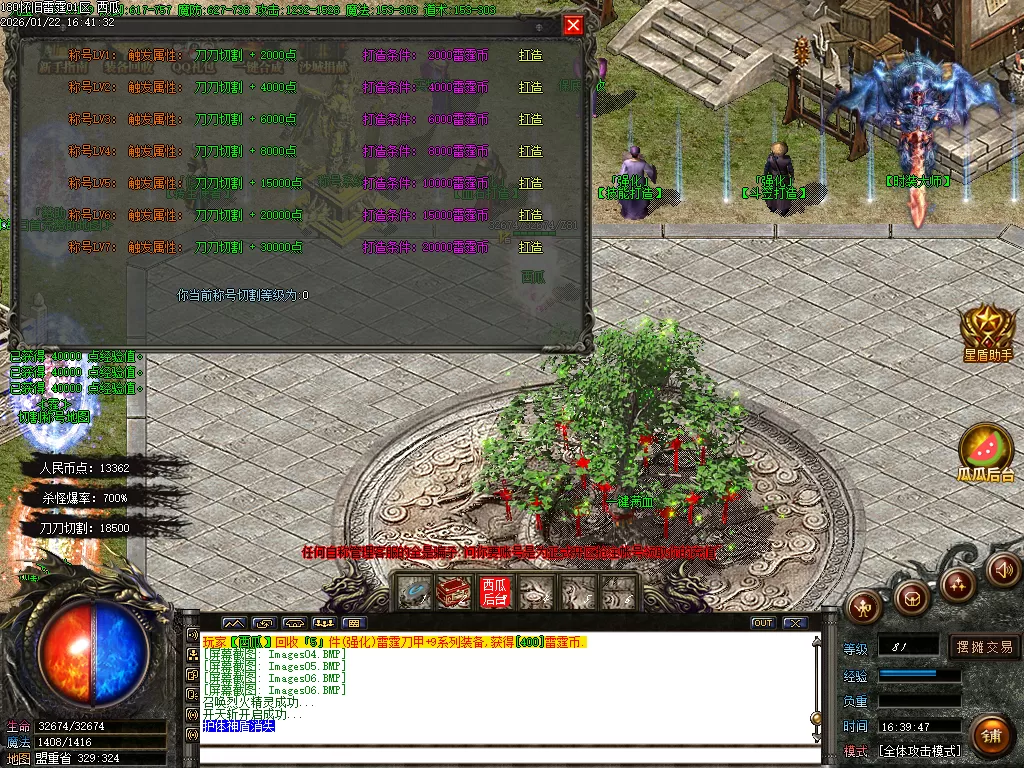The width and height of the screenshot is (1024, 768).
Task: Forge the LV1 title for 2000 coins
Action: [x=531, y=56]
